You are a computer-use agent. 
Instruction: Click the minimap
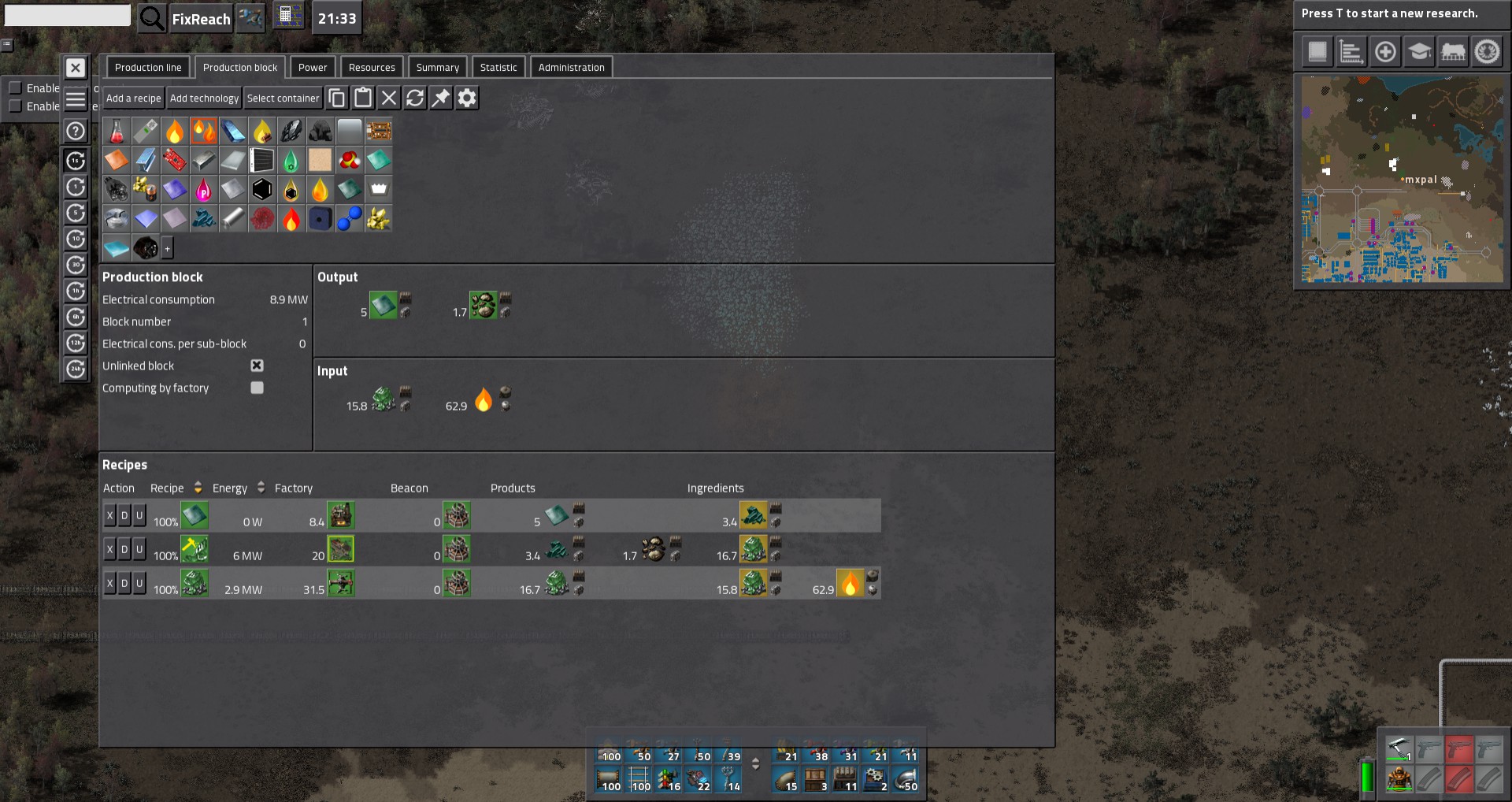[x=1402, y=179]
